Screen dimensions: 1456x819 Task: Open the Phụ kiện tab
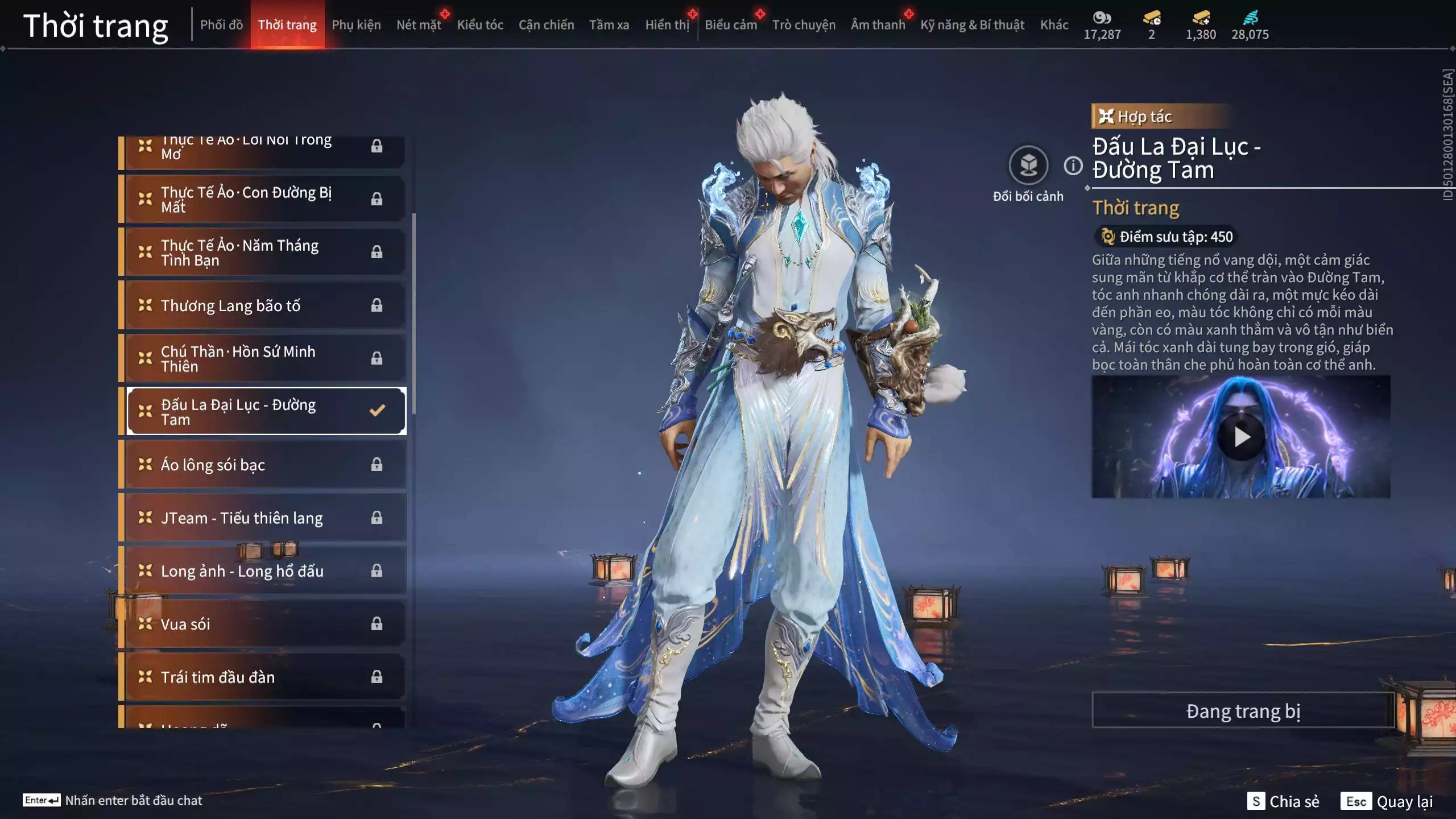click(x=356, y=25)
